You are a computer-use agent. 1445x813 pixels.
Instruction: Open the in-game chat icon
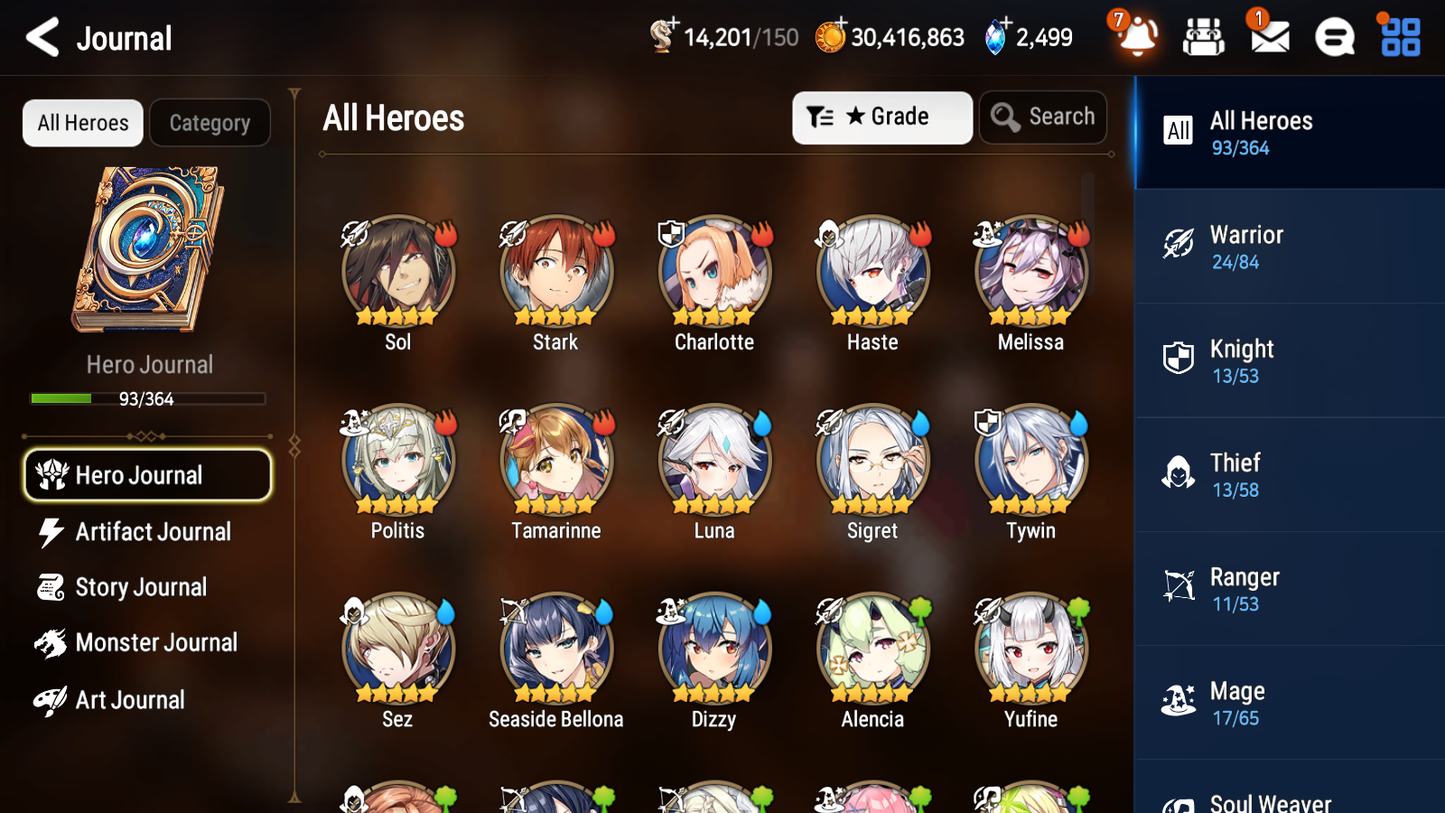click(x=1333, y=36)
